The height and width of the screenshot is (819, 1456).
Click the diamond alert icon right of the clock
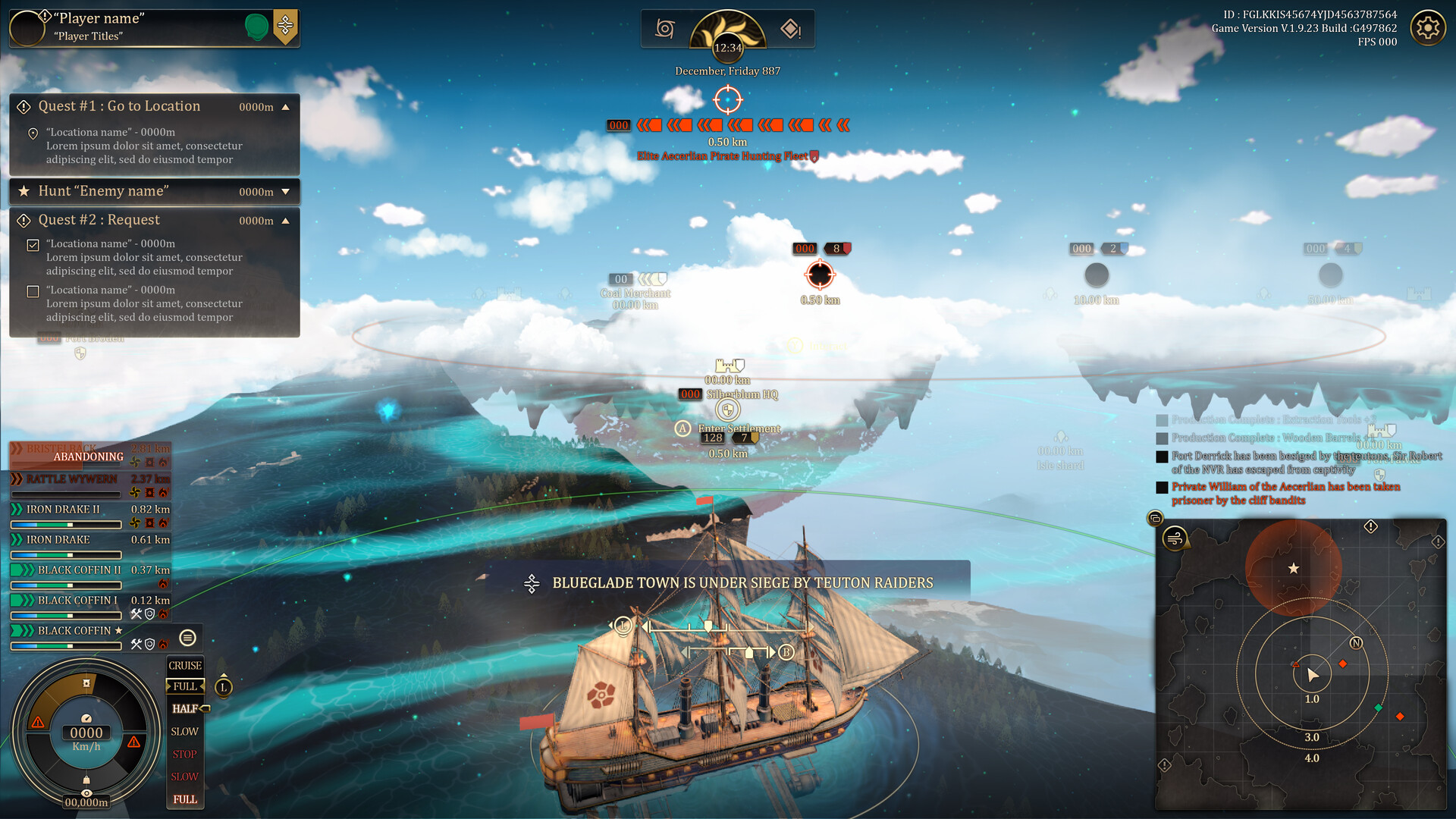pos(791,28)
